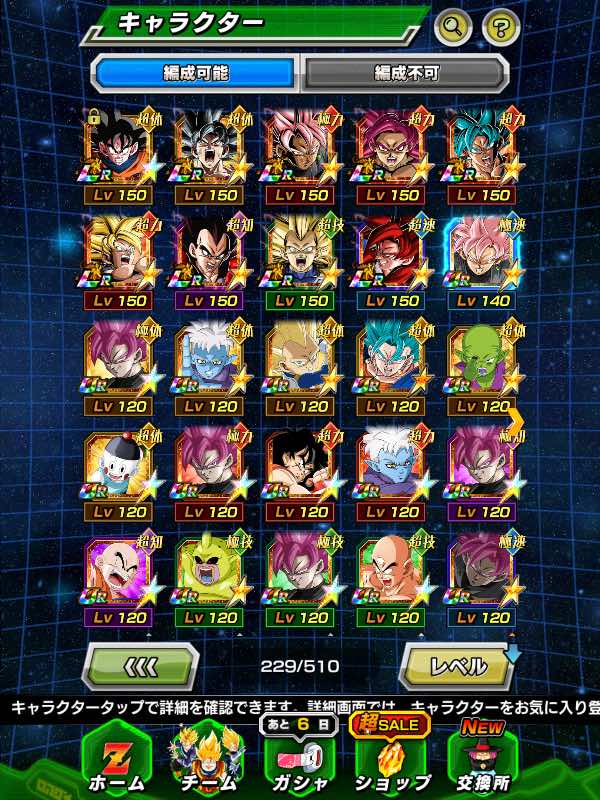The height and width of the screenshot is (800, 600).
Task: Go to next page with orange arrow
Action: click(x=515, y=420)
